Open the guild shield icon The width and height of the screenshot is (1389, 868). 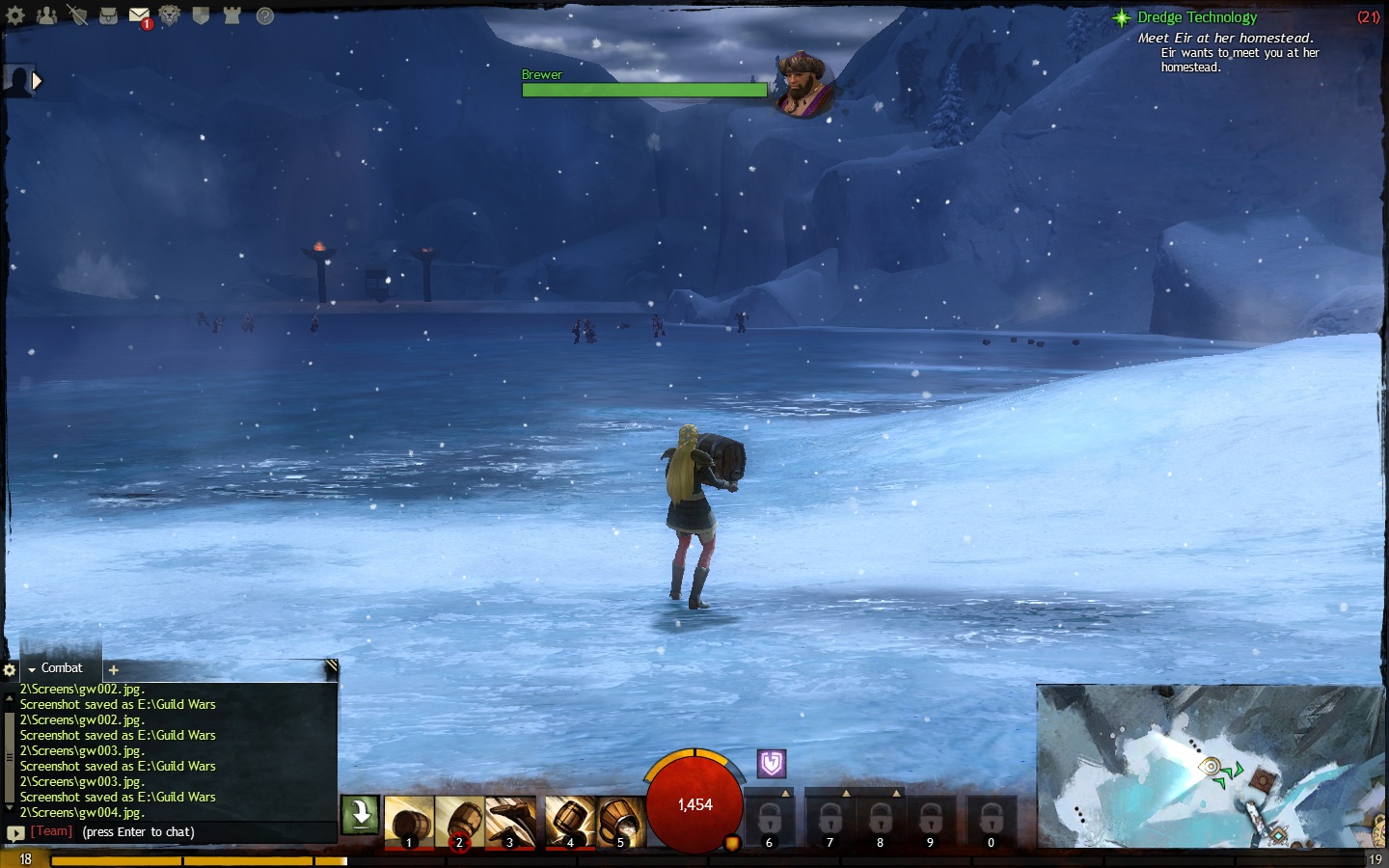[201, 15]
